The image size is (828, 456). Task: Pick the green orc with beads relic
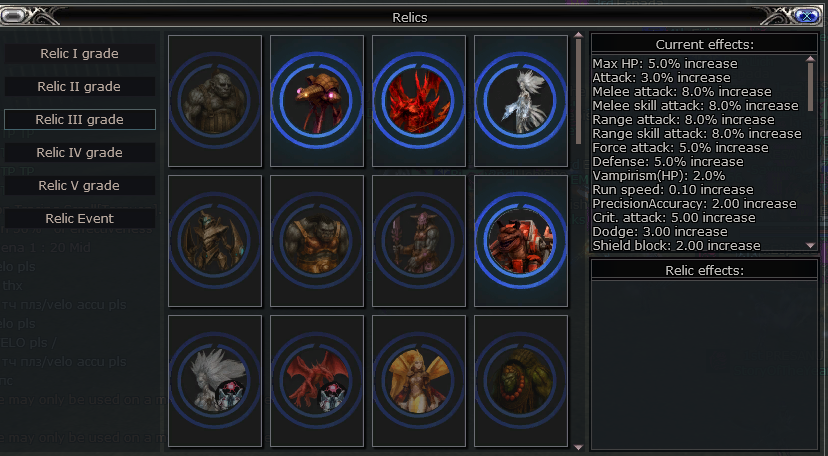click(521, 380)
